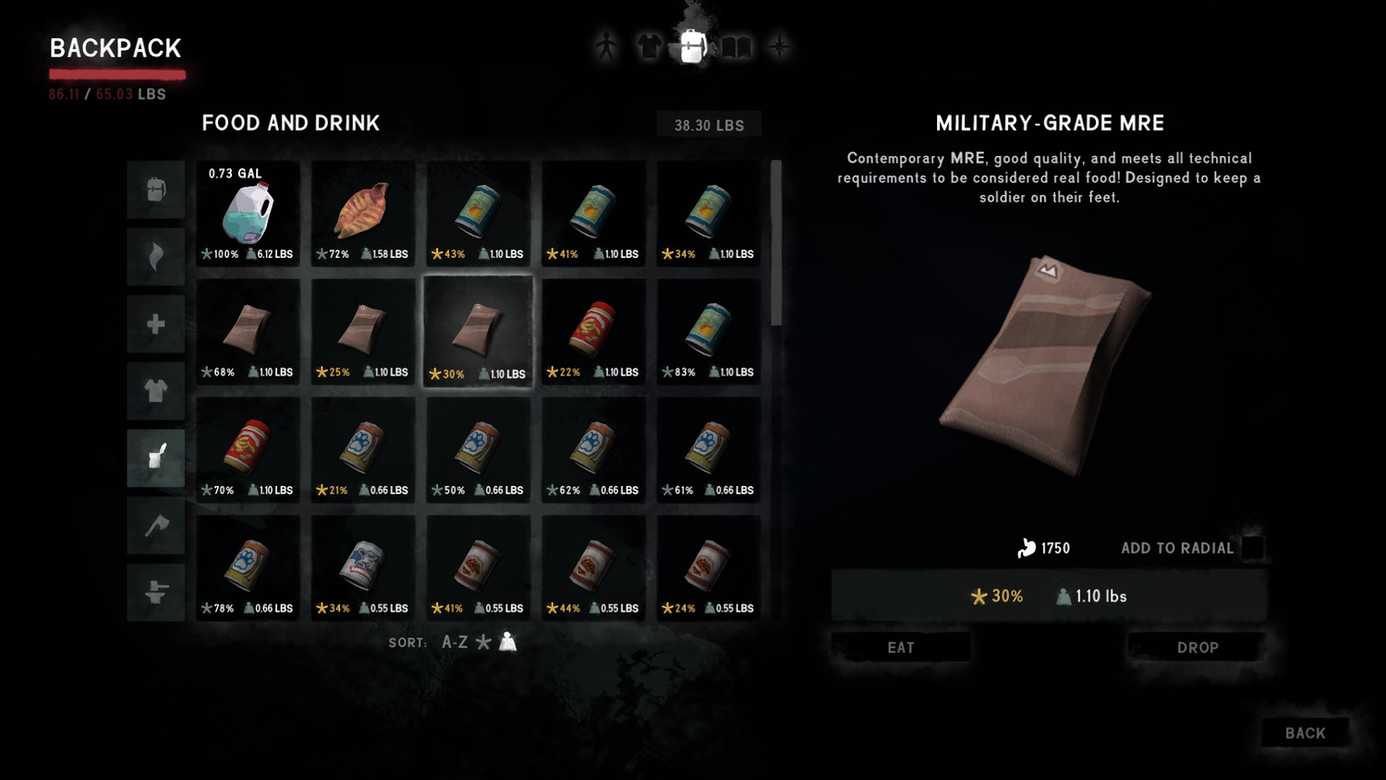Pick the blue soda can at 83%
This screenshot has width=1386, height=780.
click(709, 332)
